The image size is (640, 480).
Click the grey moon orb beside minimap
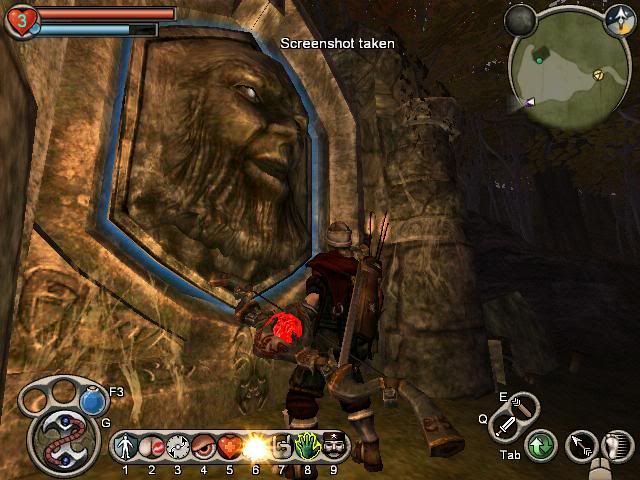point(520,18)
